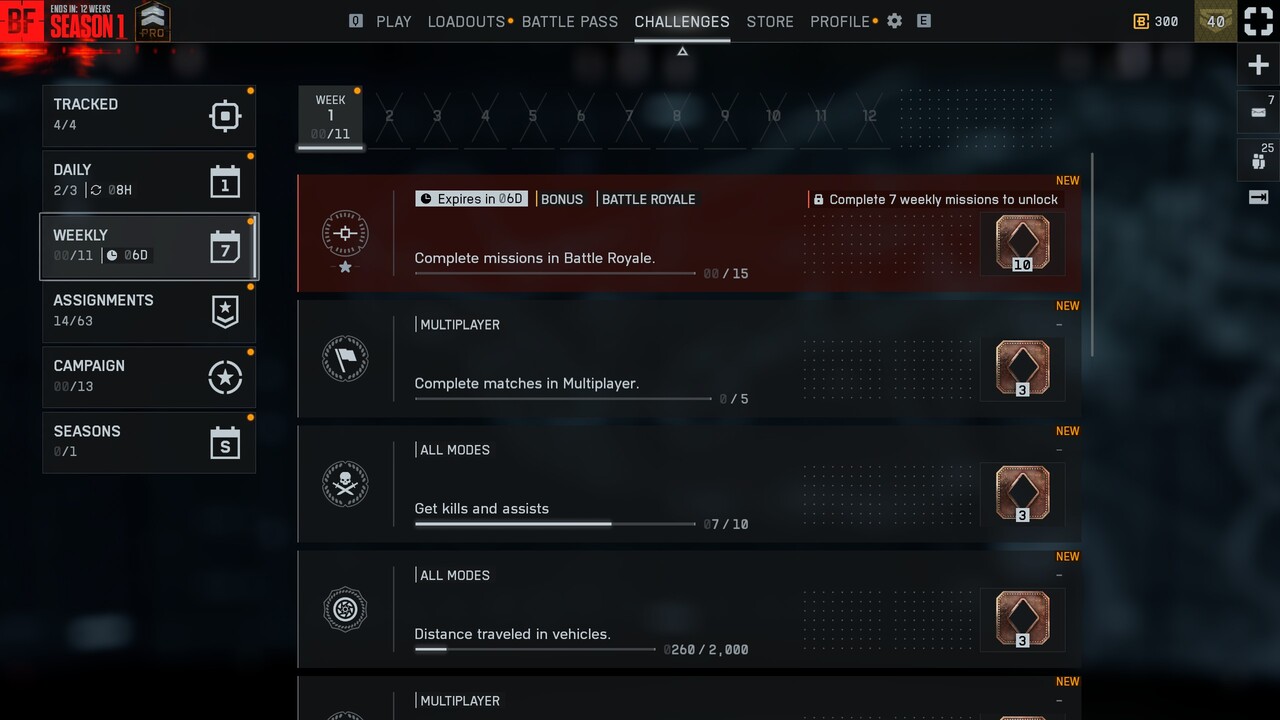The image size is (1280, 720).
Task: Claim the 10-point Battle Royale reward medallion
Action: pos(1022,243)
